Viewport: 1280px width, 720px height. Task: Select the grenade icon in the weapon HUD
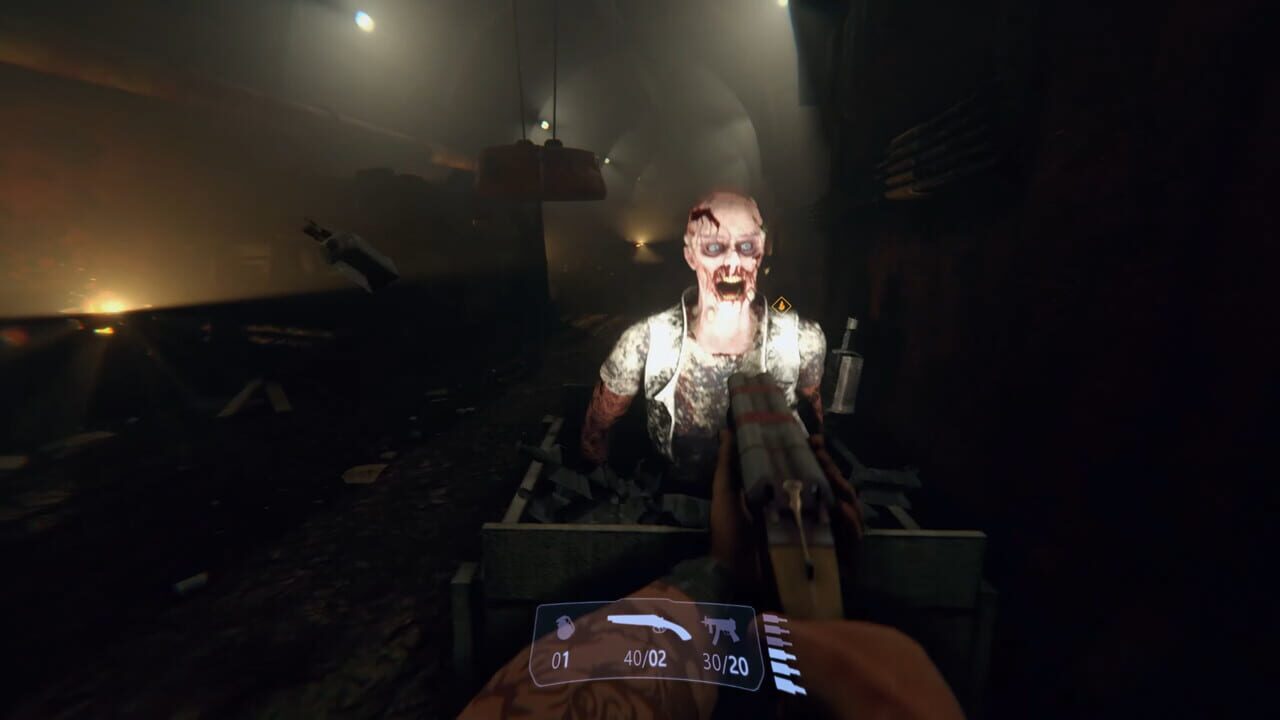pos(565,629)
